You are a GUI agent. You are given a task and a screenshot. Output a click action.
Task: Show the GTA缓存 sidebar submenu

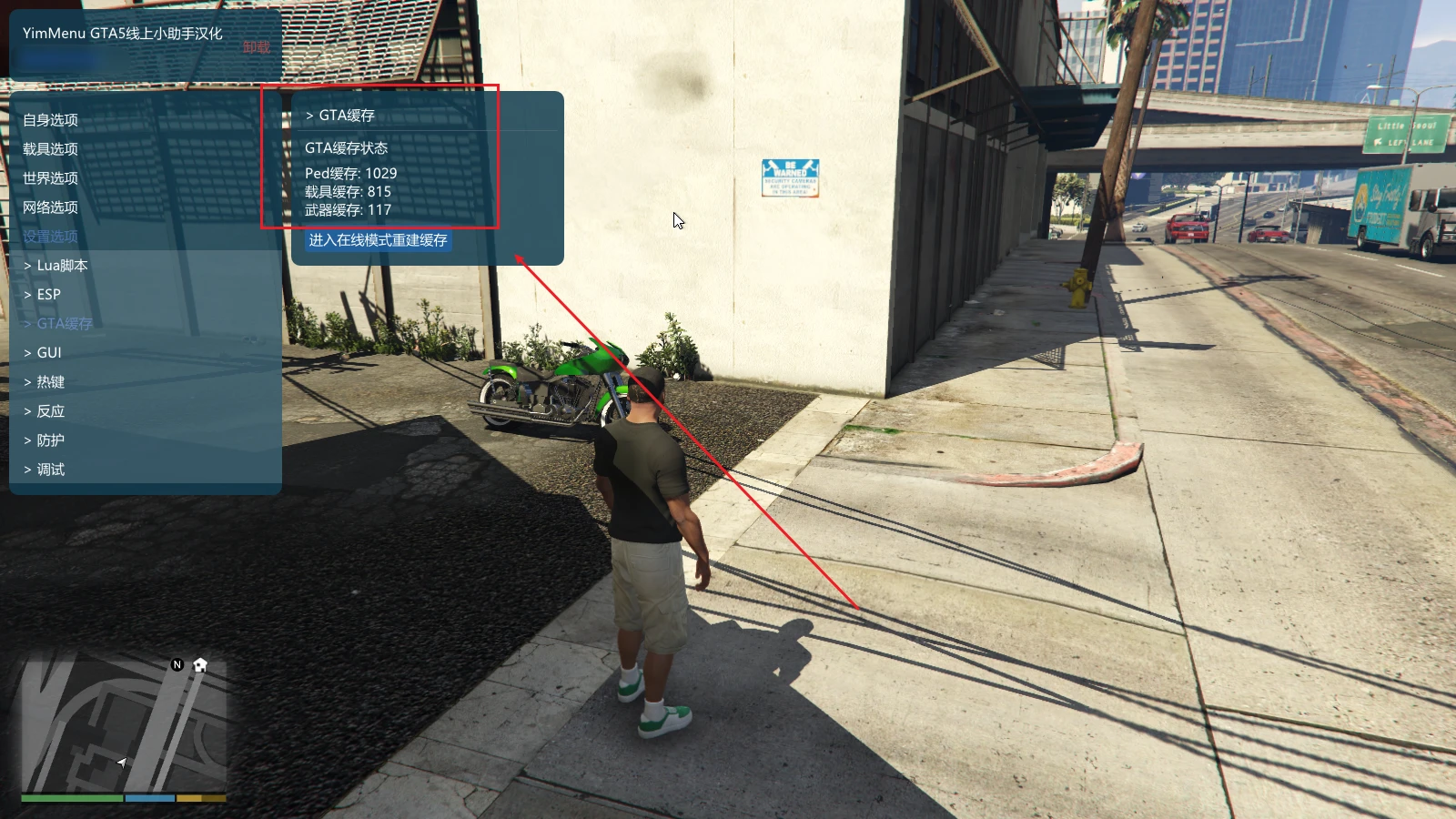[x=64, y=324]
